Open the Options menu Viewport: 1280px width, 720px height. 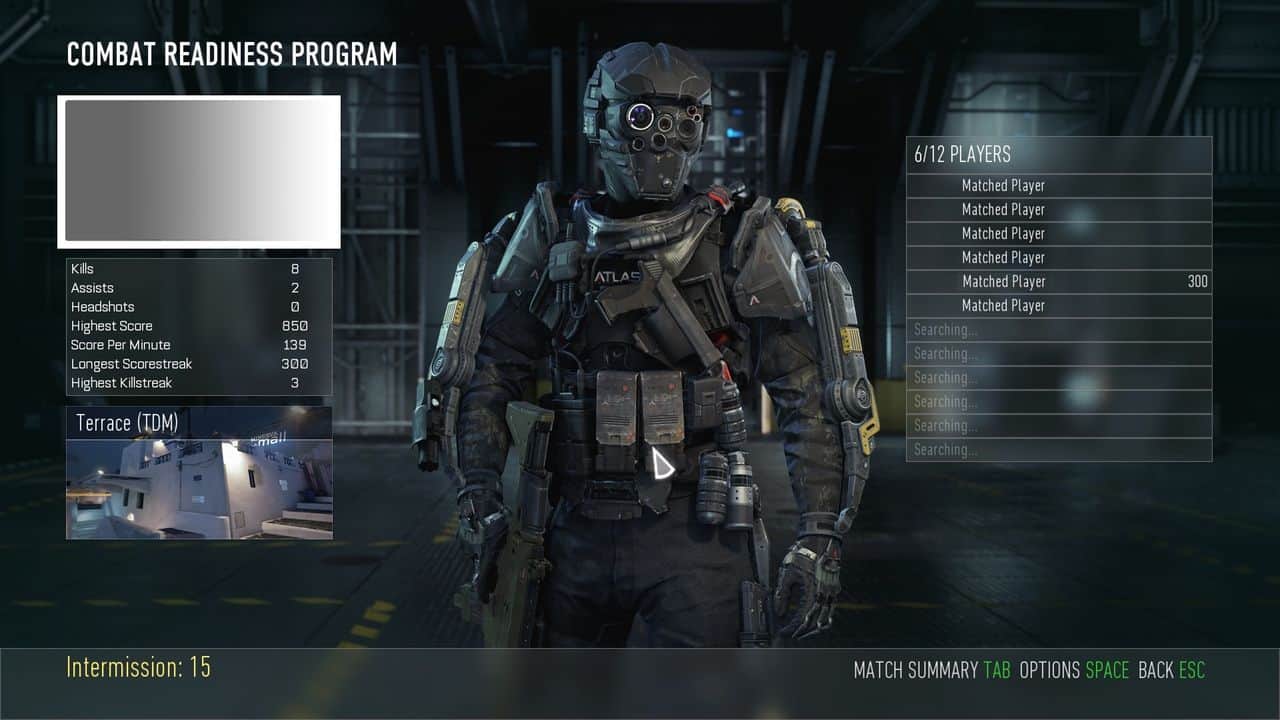1073,670
